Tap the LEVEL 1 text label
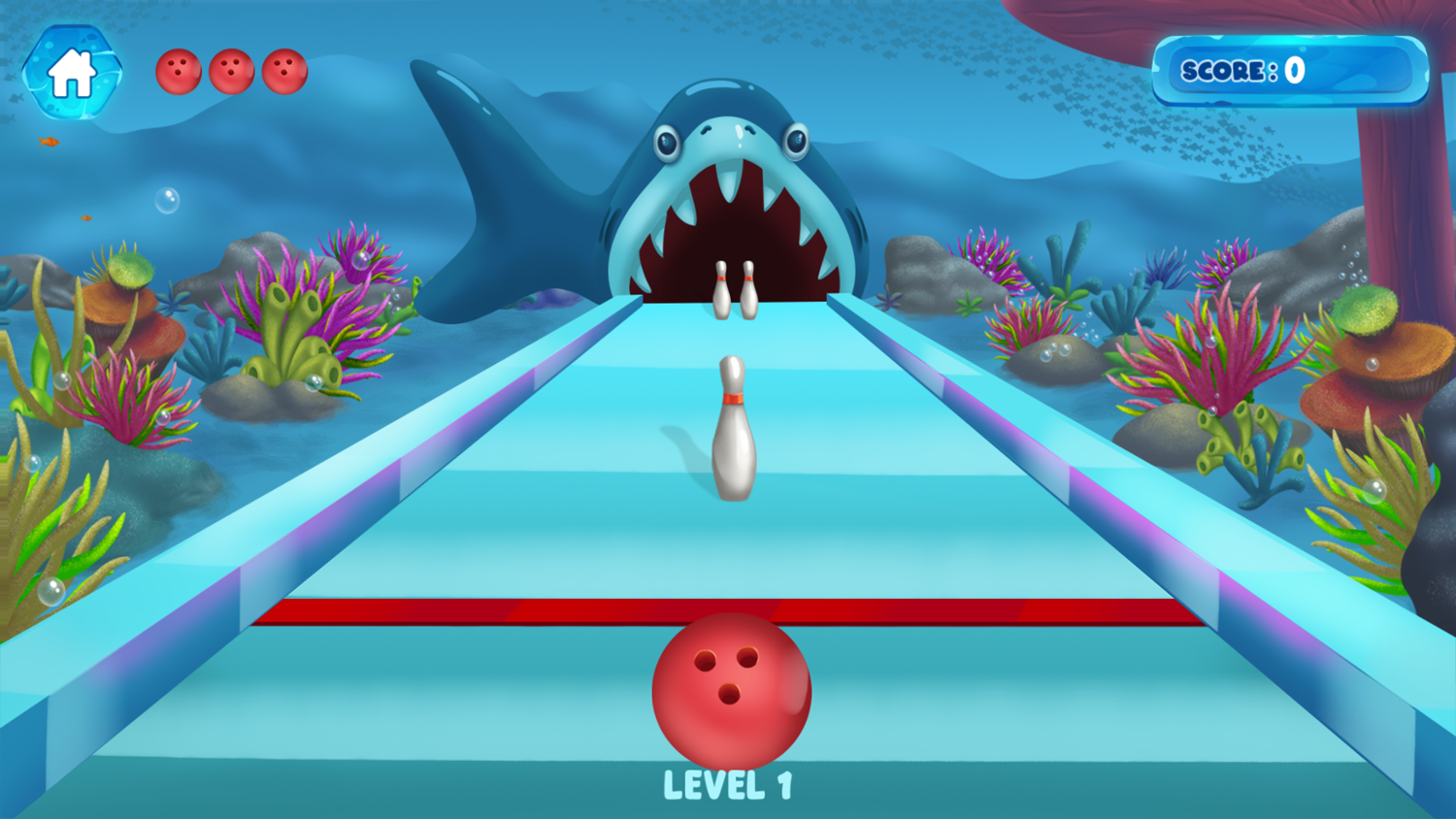Viewport: 1456px width, 819px height. click(x=730, y=784)
